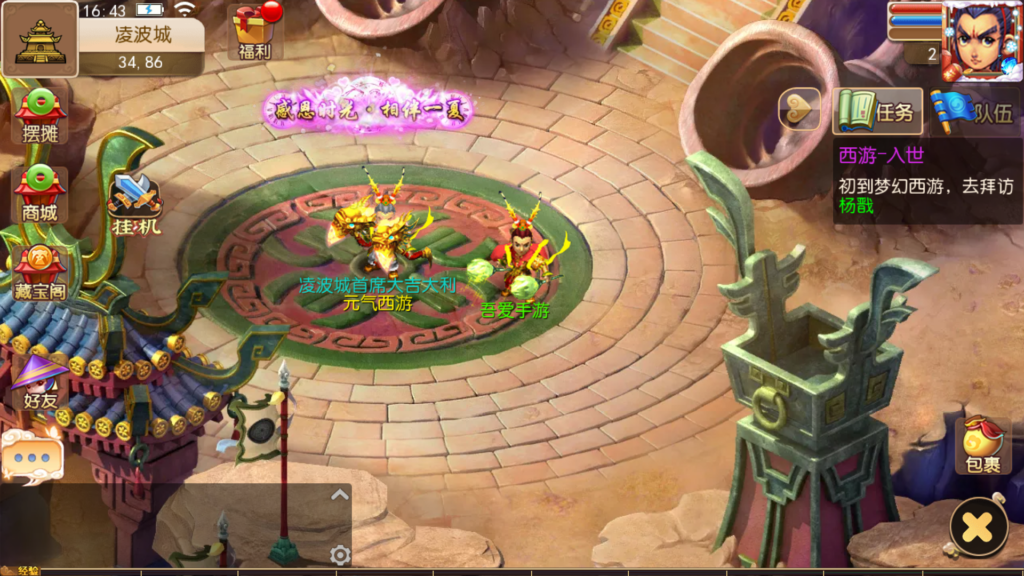Open the 藏宝阁 treasure pavilion
The width and height of the screenshot is (1024, 576).
tap(40, 272)
